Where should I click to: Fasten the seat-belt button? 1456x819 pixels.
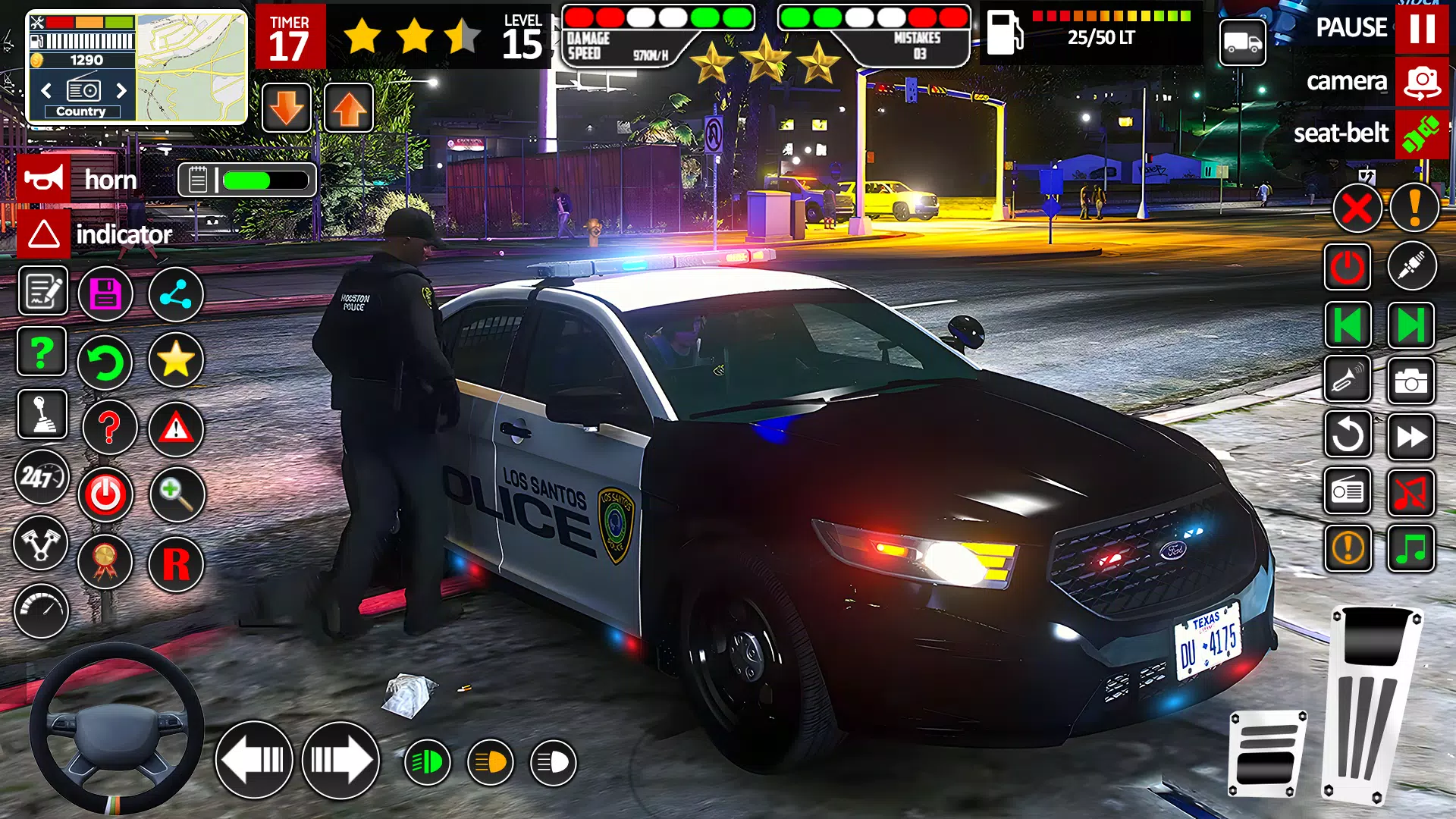pos(1422,133)
